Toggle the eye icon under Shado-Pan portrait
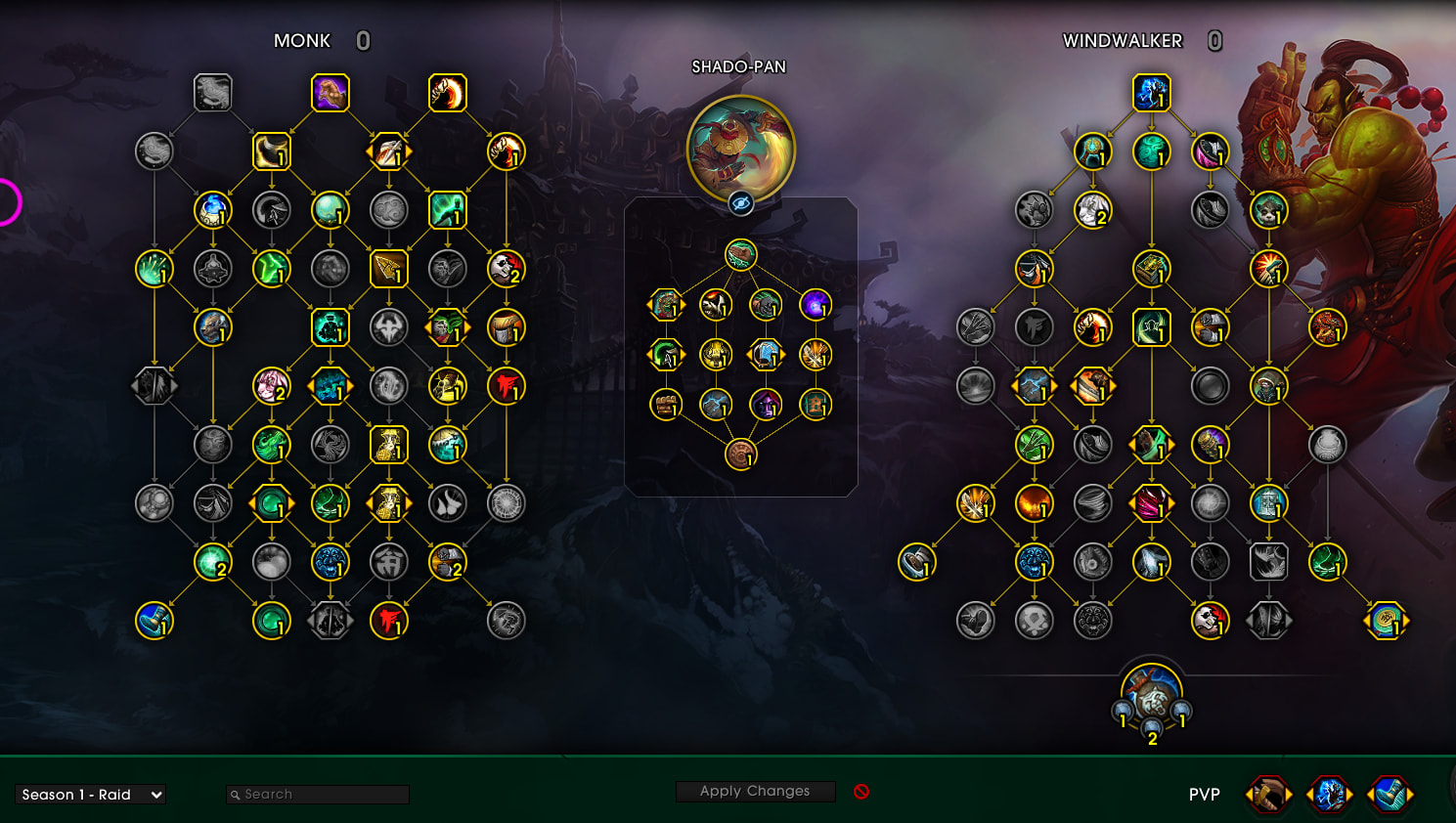The height and width of the screenshot is (823, 1456). pos(741,203)
